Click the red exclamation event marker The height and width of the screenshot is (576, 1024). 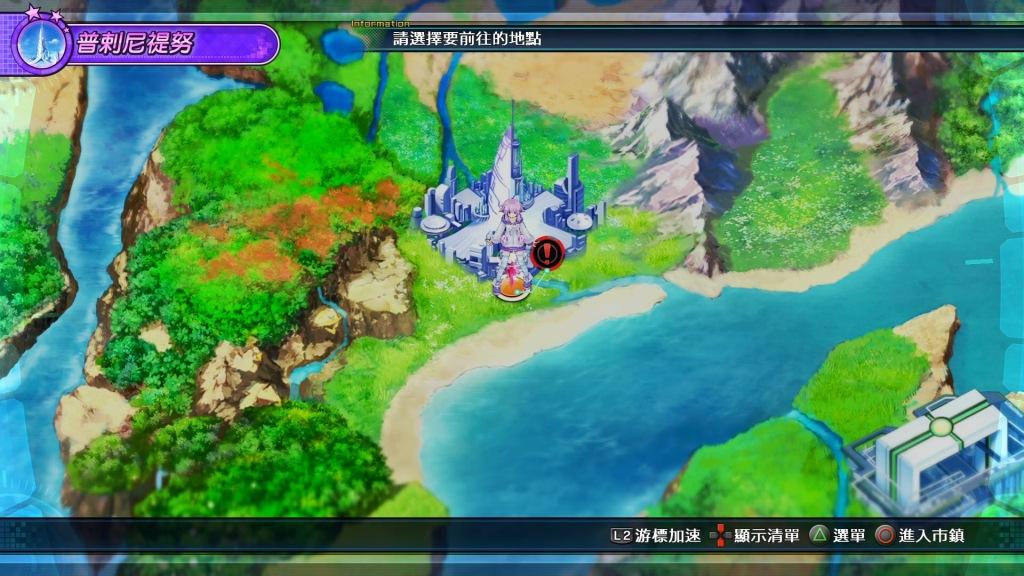547,254
